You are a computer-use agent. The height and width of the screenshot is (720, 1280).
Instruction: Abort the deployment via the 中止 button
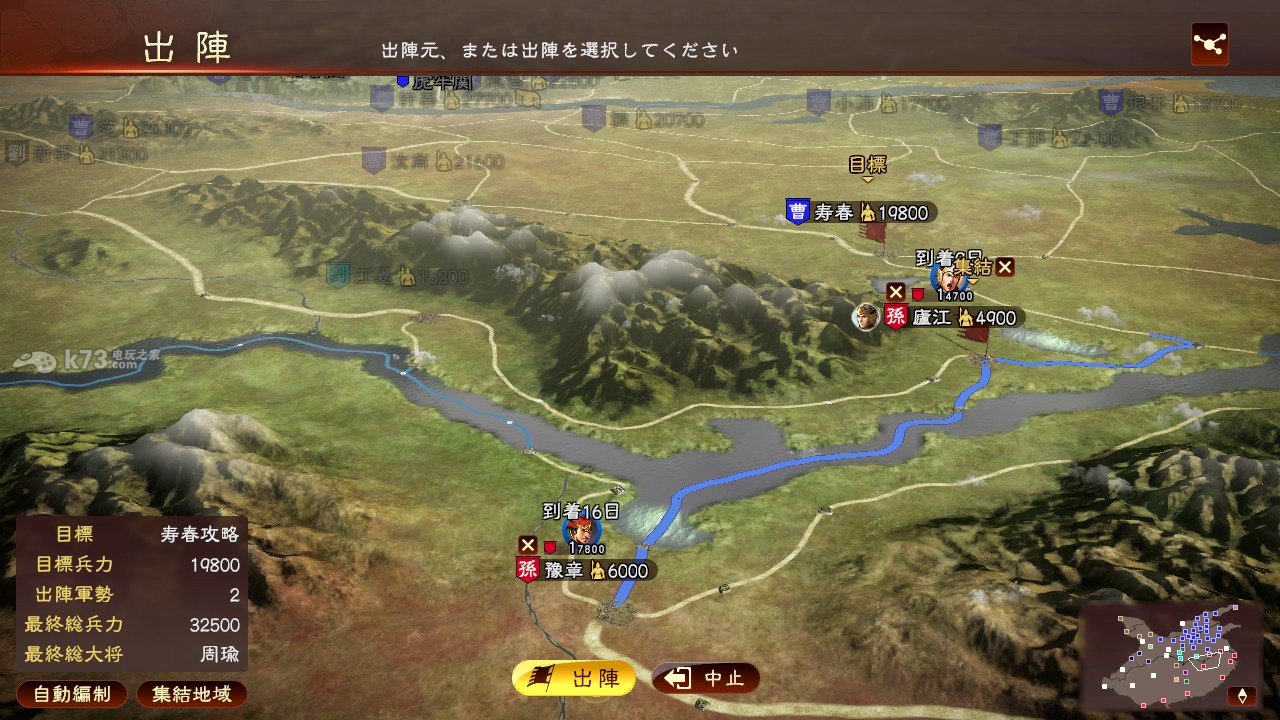click(703, 677)
